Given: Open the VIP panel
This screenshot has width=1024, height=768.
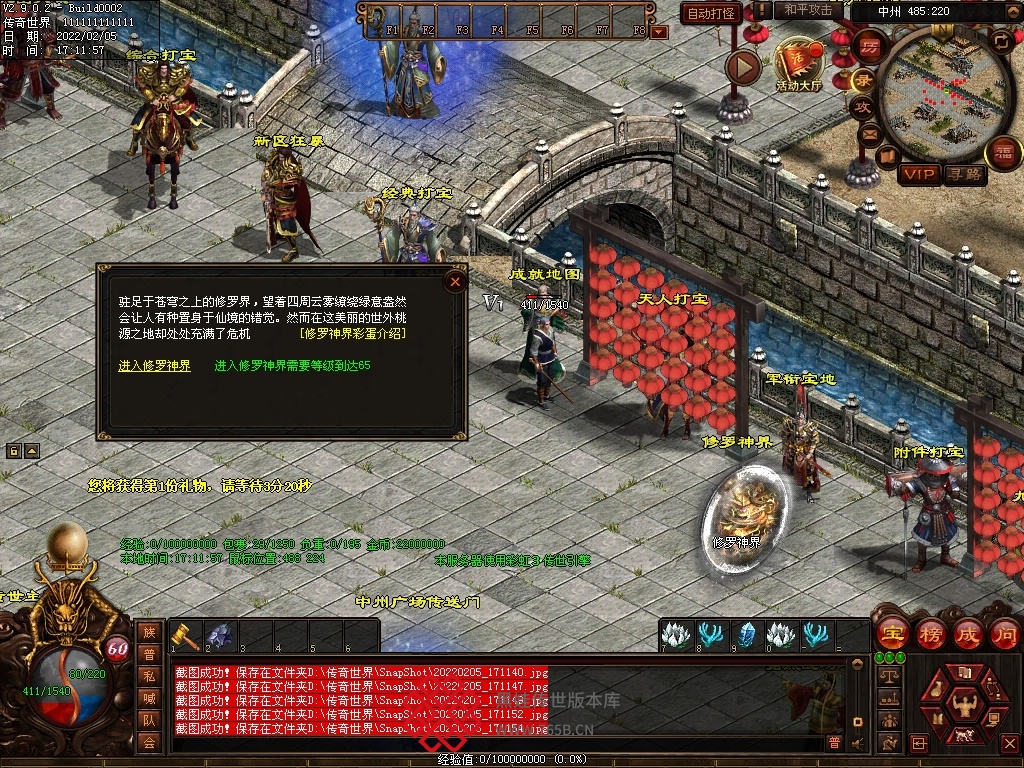Looking at the screenshot, I should click(x=918, y=175).
